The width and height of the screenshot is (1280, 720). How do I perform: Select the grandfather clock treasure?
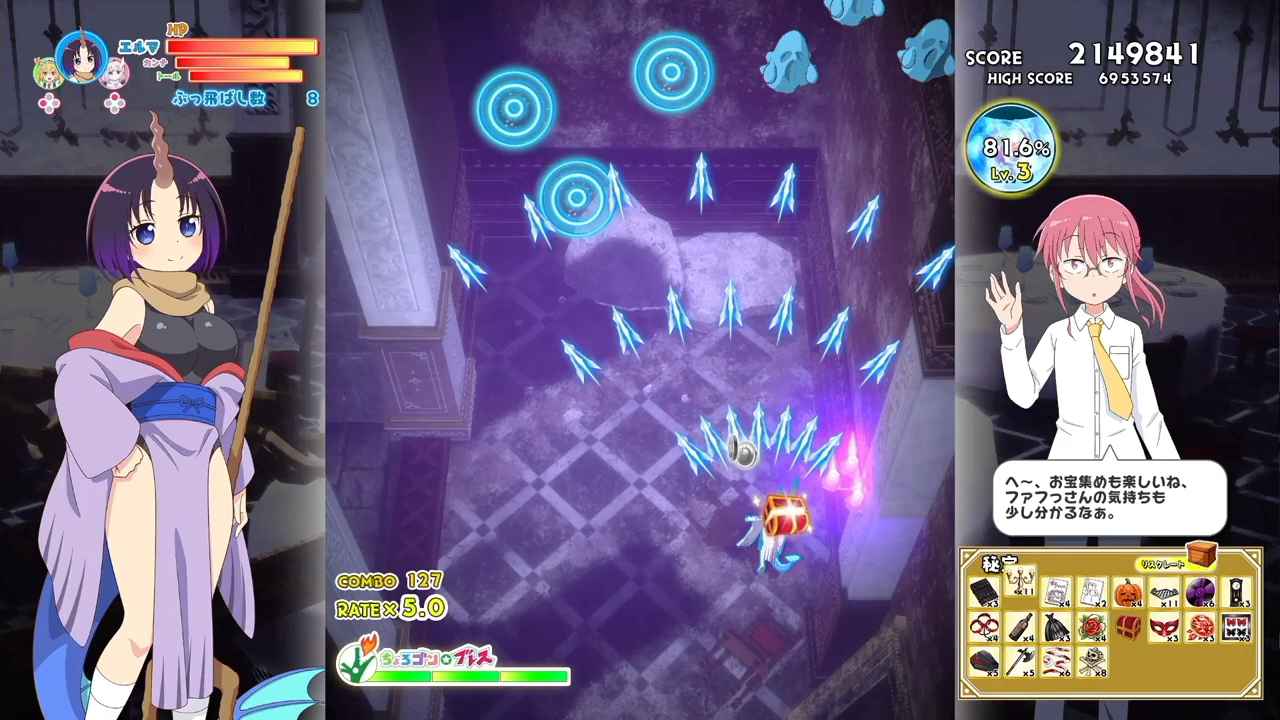[1236, 592]
